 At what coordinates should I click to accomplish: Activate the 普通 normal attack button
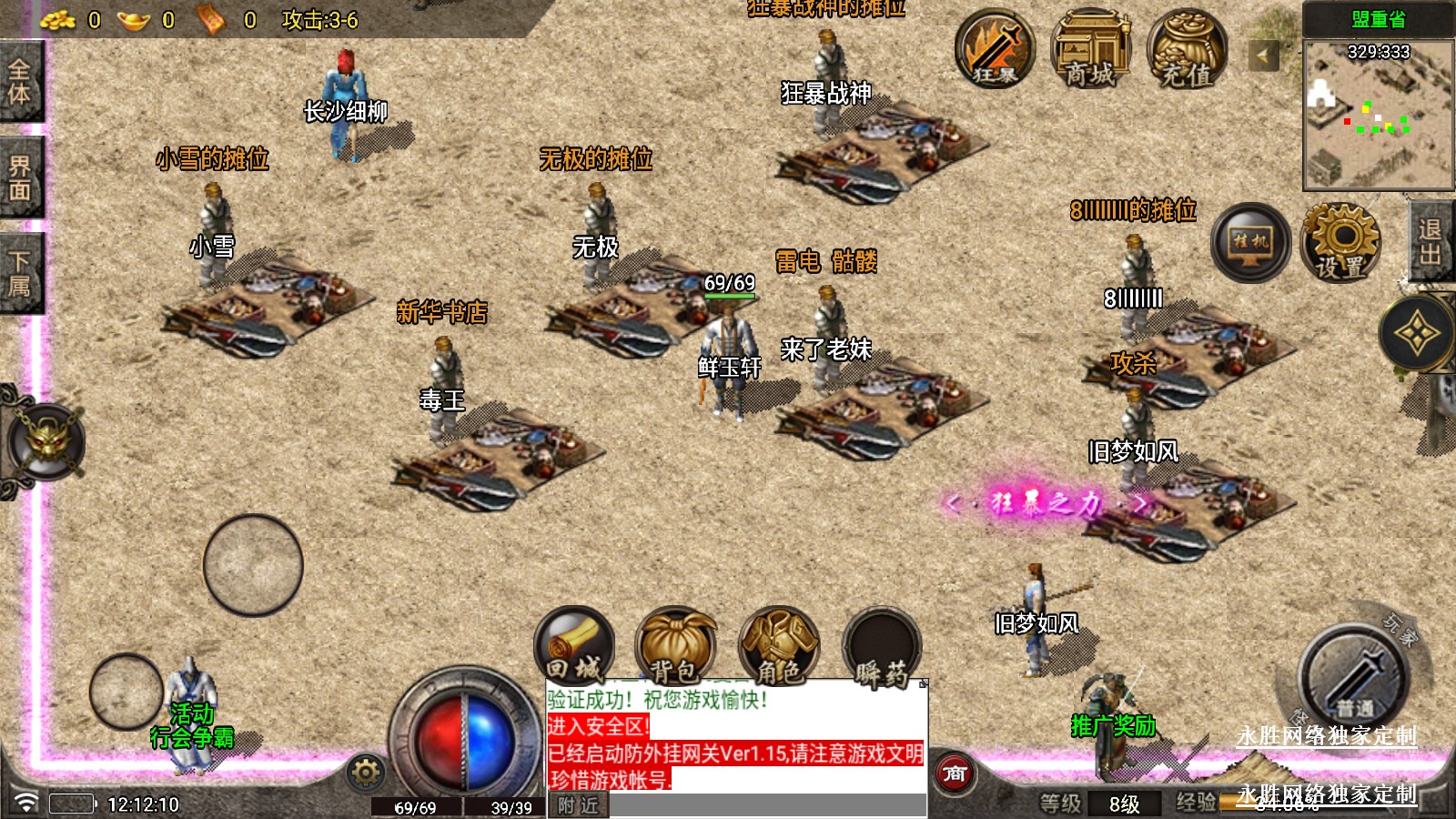point(1353,676)
